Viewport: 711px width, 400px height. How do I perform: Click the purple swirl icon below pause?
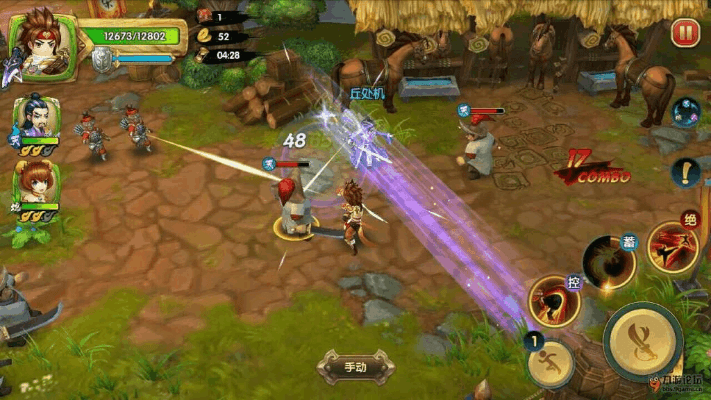(685, 112)
